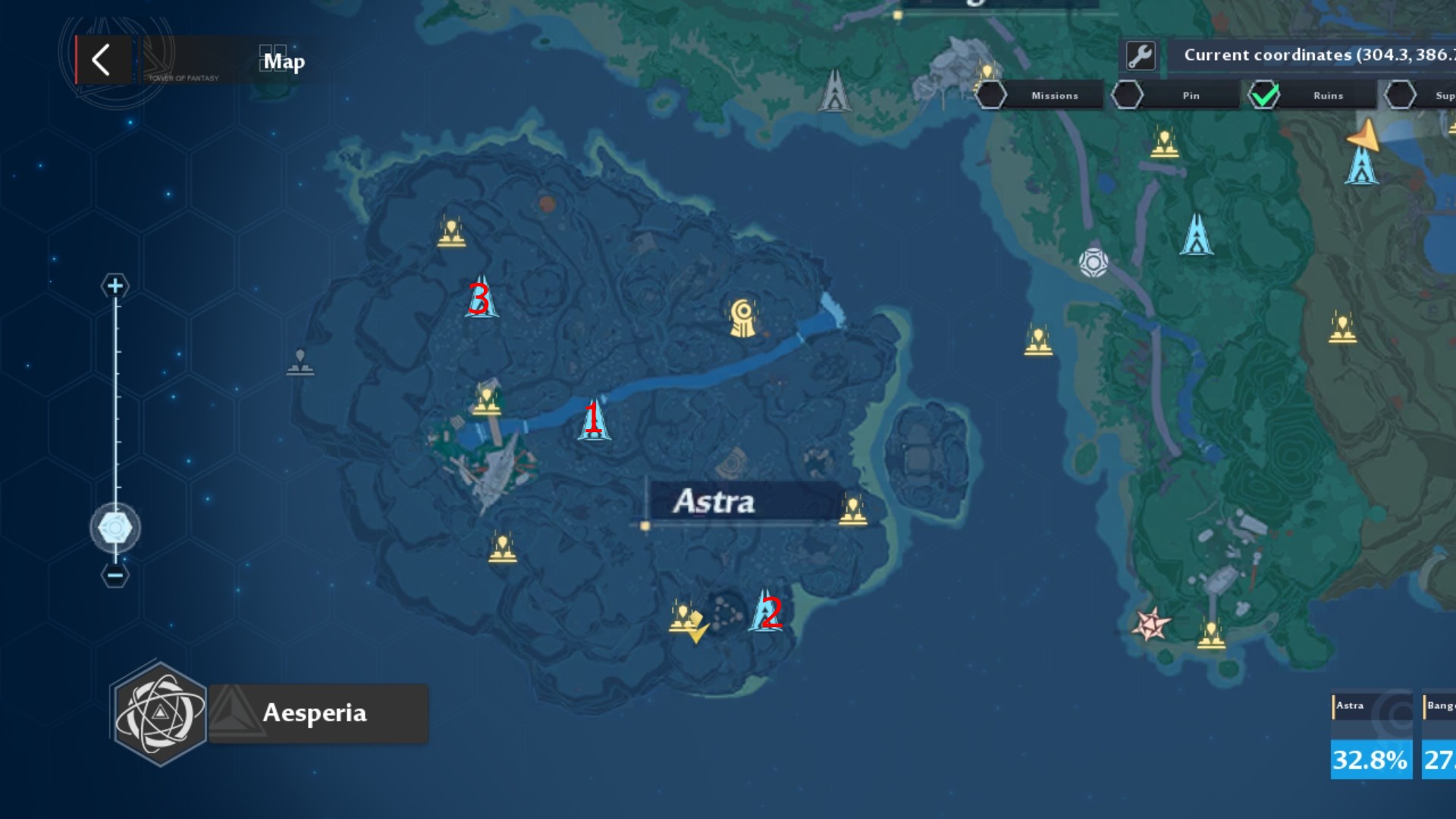
Task: Go back using the arrow button
Action: (x=102, y=60)
